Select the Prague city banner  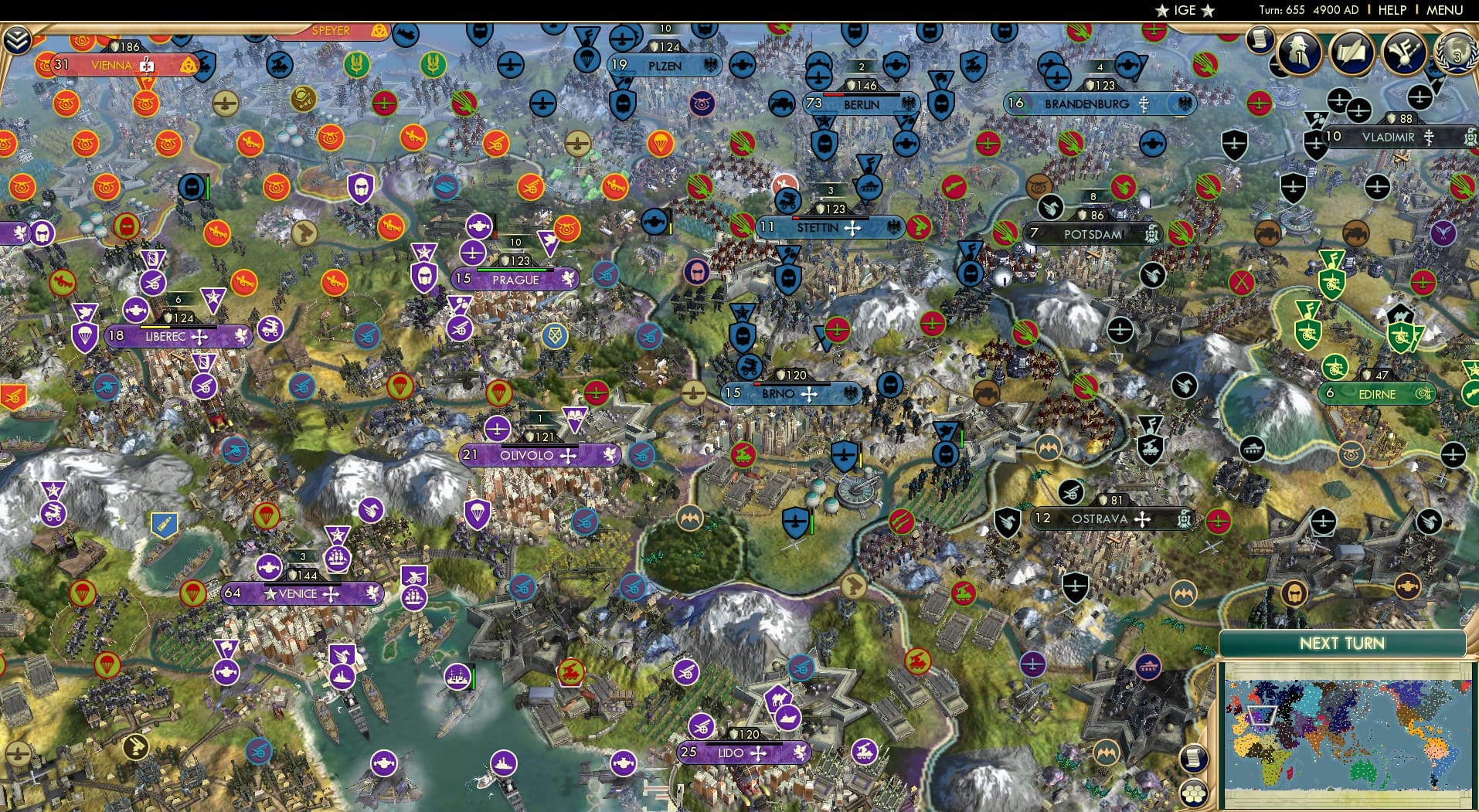(516, 280)
